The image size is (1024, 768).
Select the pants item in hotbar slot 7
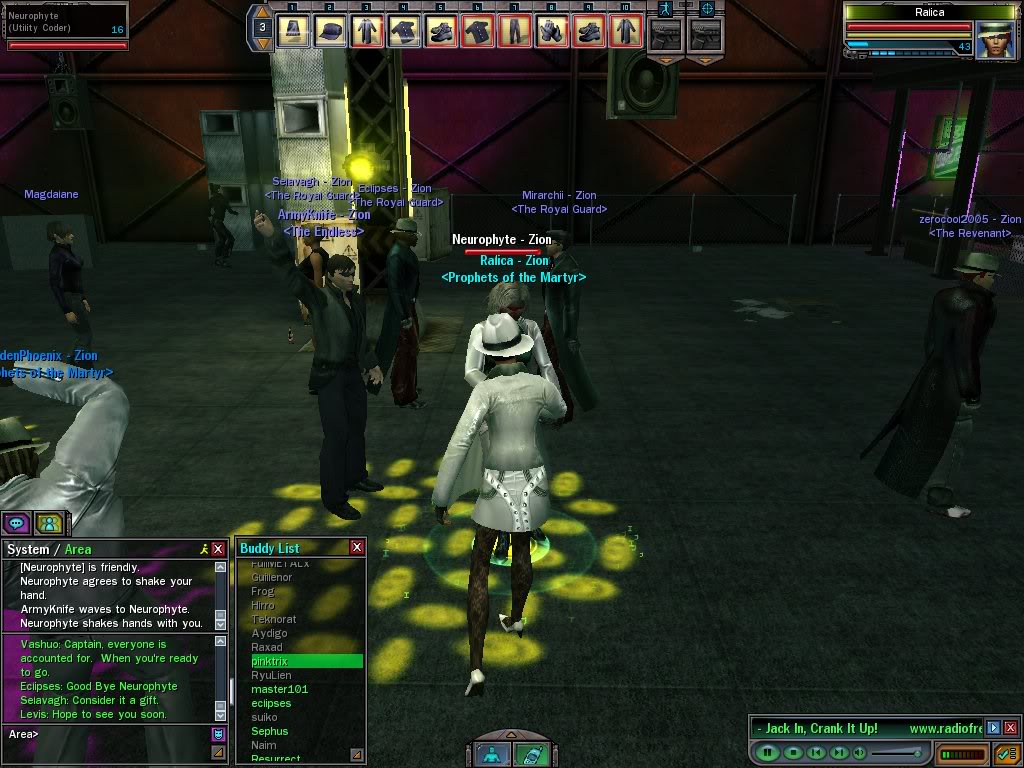point(515,30)
